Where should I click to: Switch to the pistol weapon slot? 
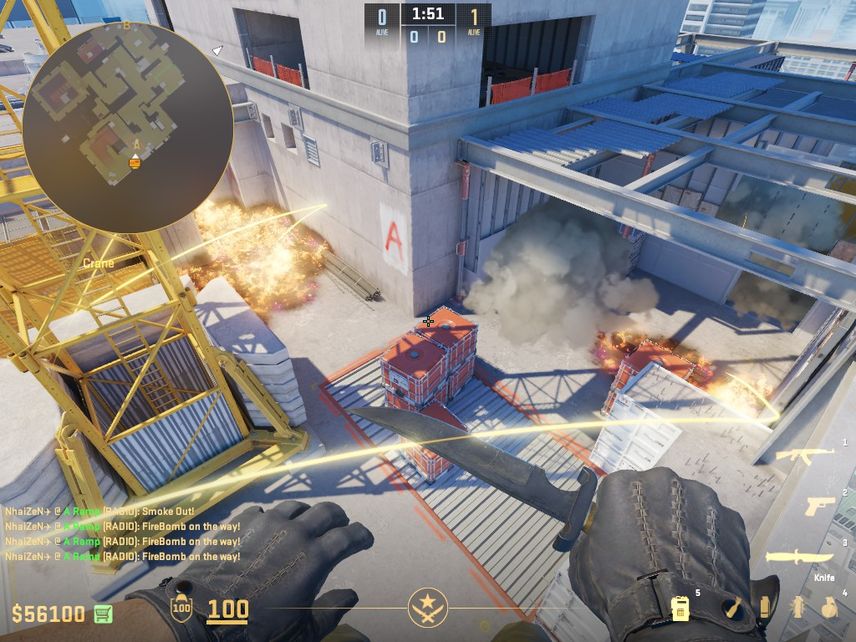820,506
